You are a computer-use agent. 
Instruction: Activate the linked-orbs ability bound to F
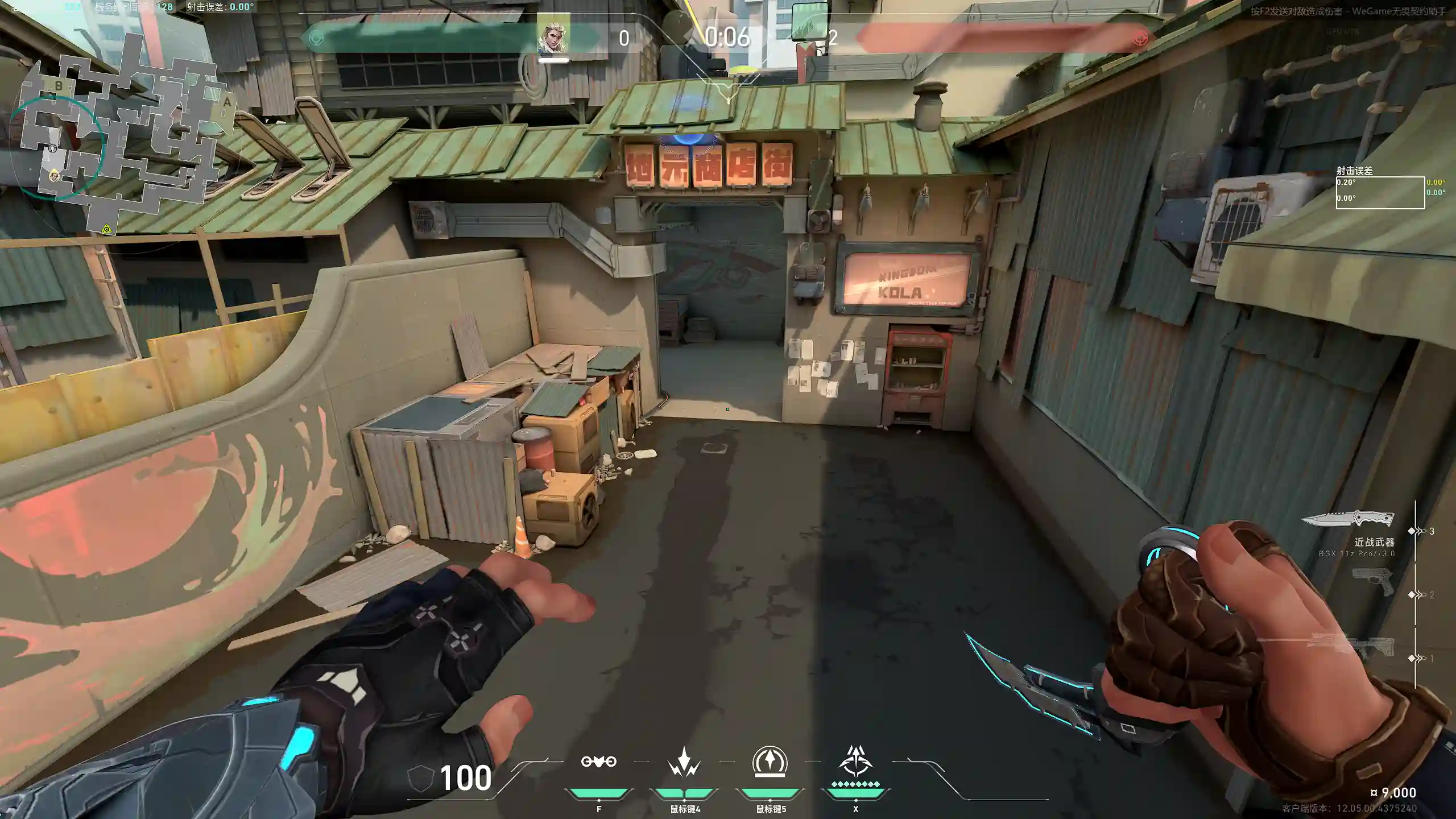pos(598,762)
